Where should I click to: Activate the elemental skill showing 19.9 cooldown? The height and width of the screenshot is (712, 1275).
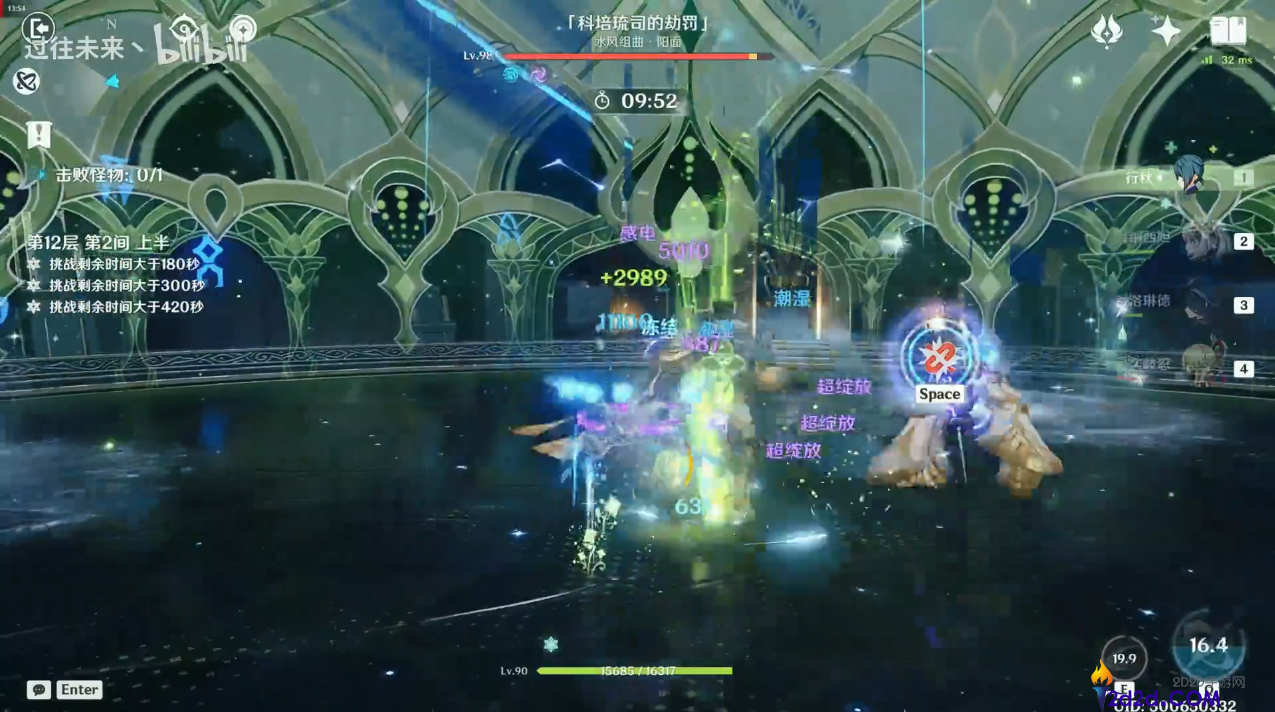[1124, 658]
